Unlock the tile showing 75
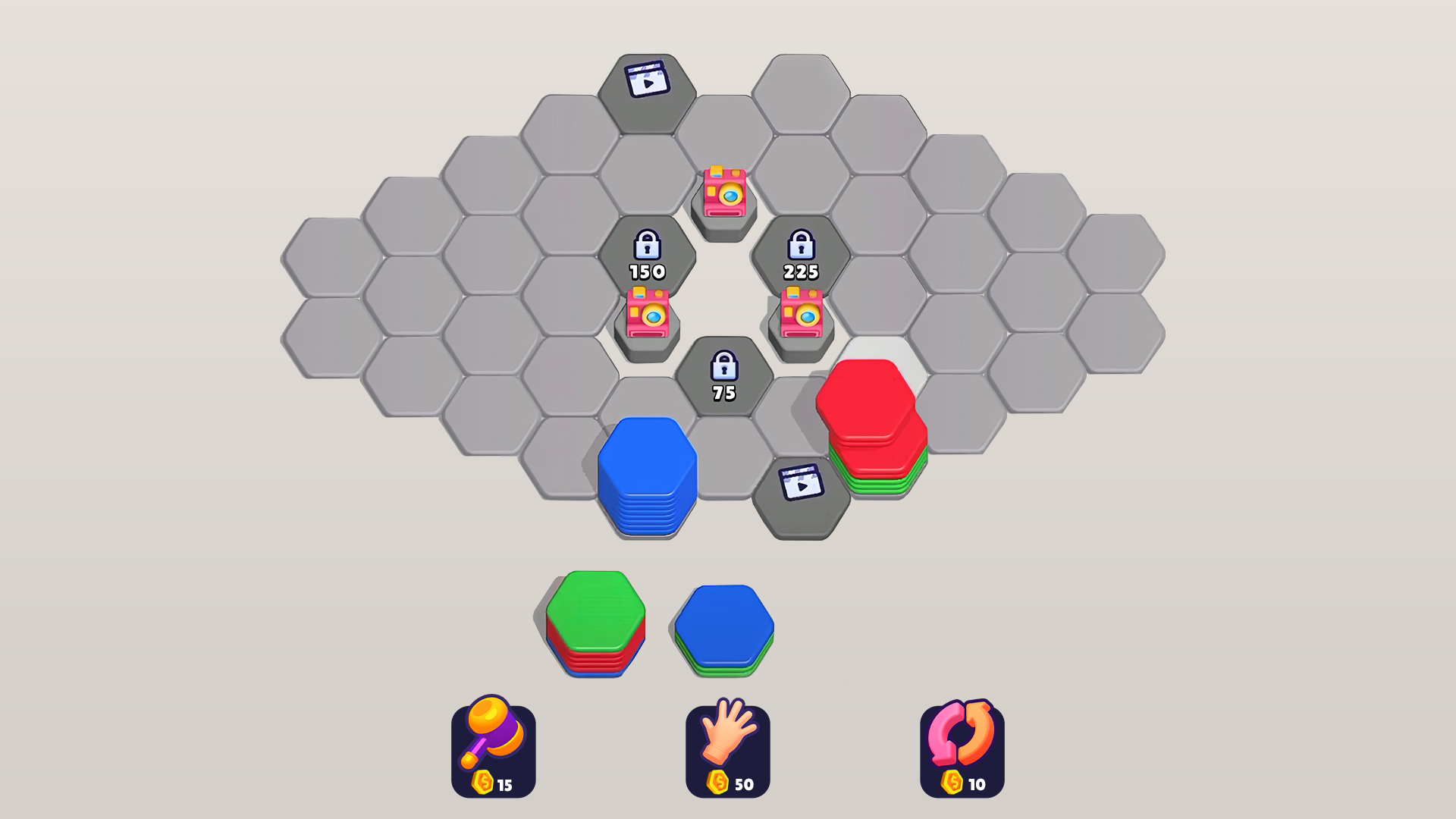 pos(724,375)
